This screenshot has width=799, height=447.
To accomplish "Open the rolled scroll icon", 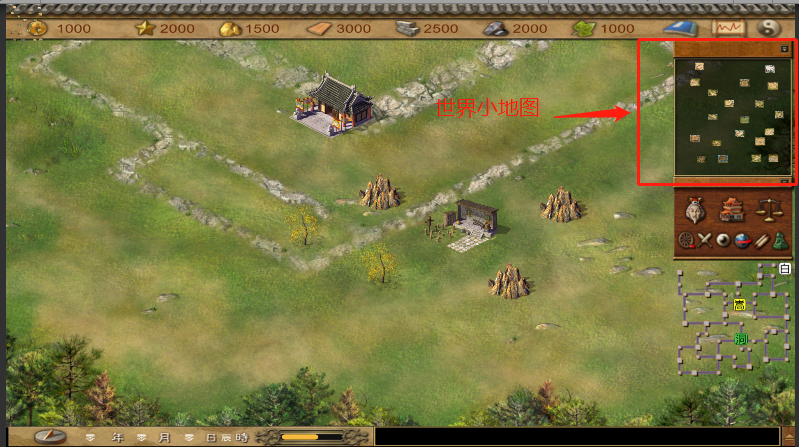I will (x=760, y=240).
